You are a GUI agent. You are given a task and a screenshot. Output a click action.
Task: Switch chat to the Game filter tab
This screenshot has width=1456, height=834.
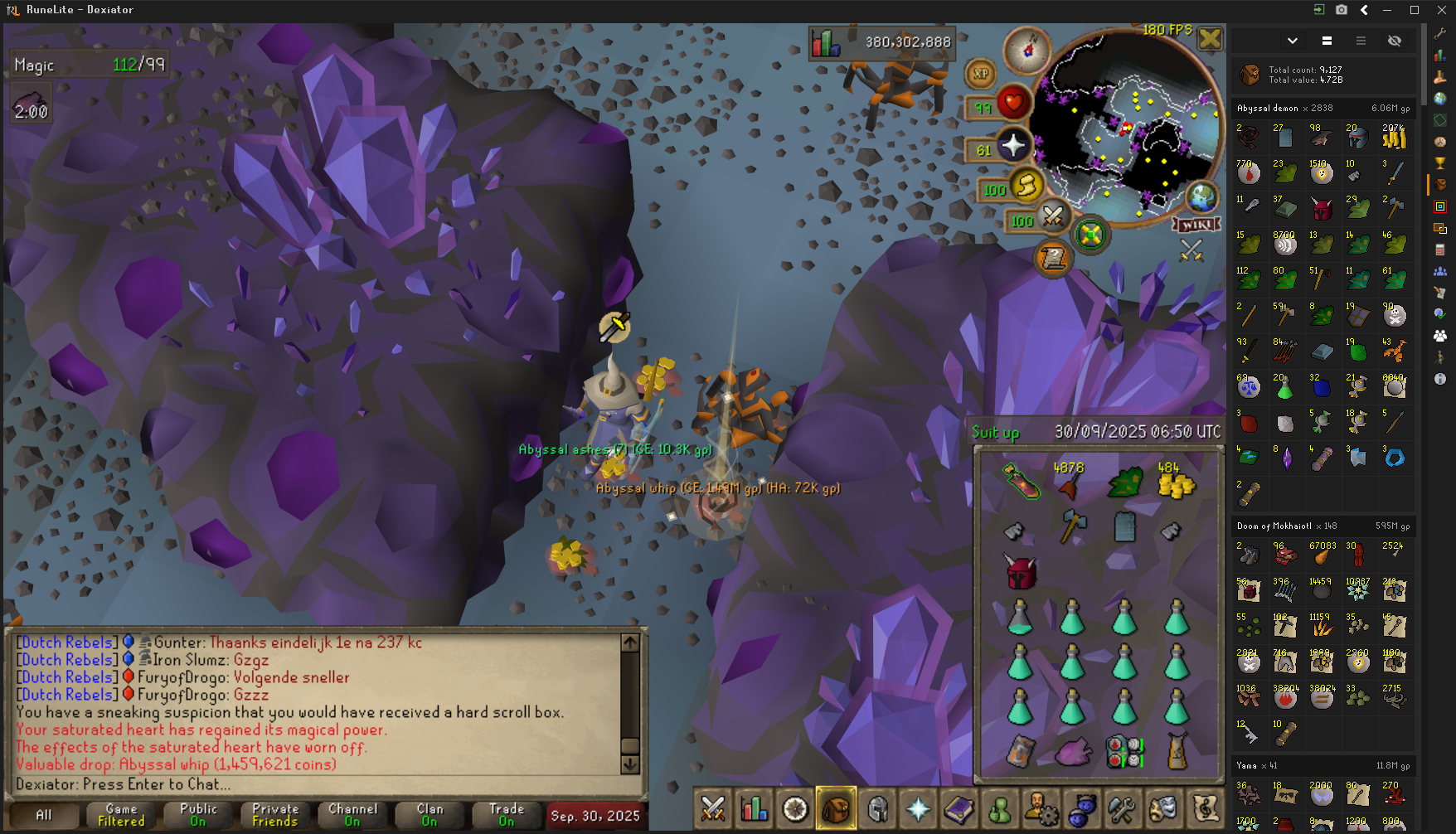(x=121, y=815)
